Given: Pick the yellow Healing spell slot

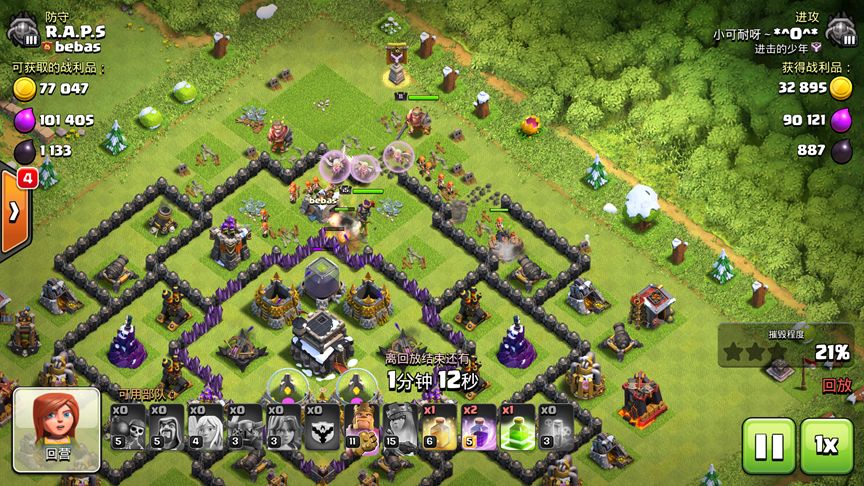Looking at the screenshot, I should point(439,426).
